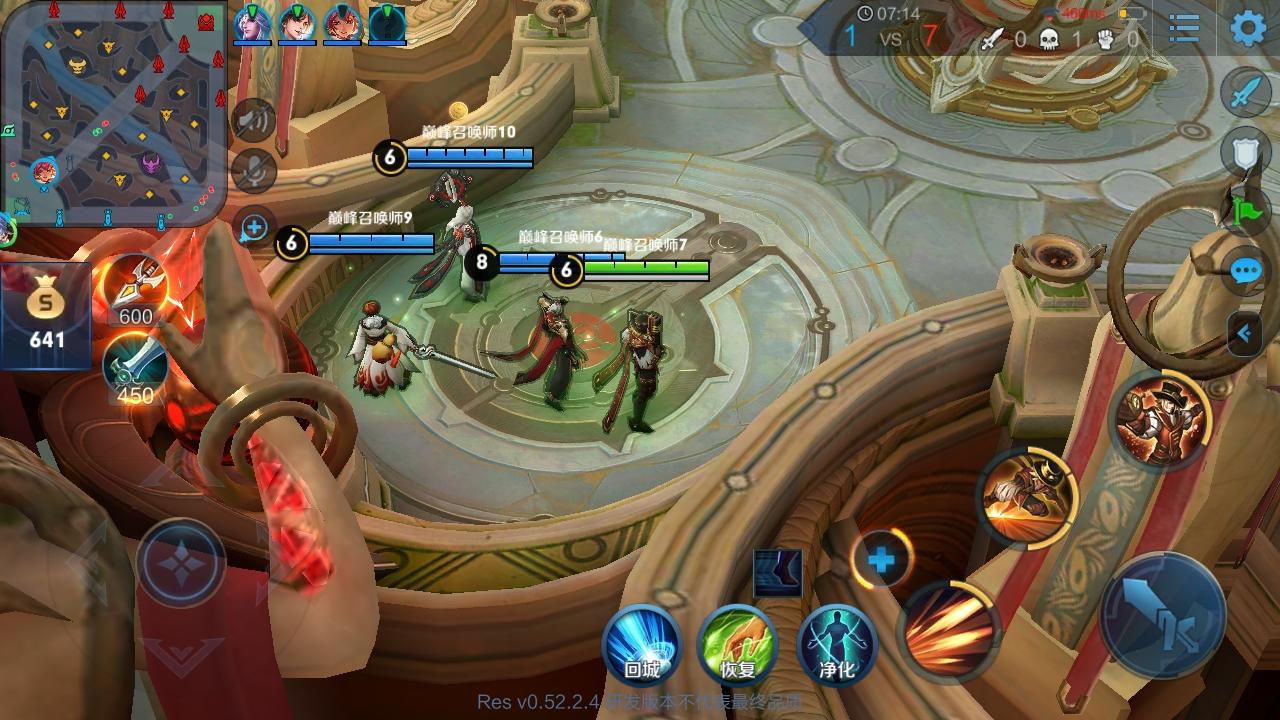Select the fourth teammate portrait
This screenshot has width=1280, height=720.
tap(389, 24)
